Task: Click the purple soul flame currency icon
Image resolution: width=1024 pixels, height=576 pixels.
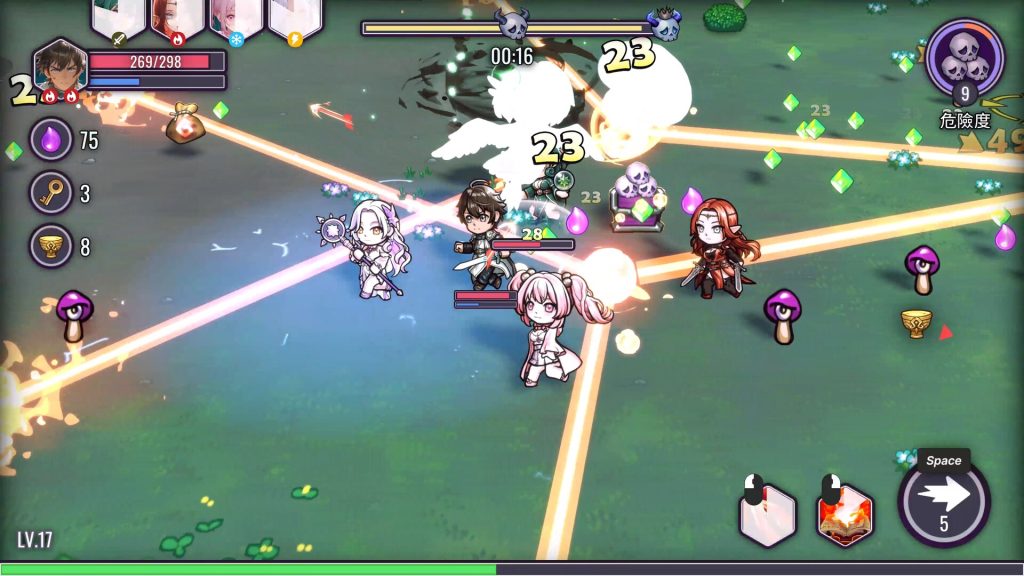Action: point(50,139)
